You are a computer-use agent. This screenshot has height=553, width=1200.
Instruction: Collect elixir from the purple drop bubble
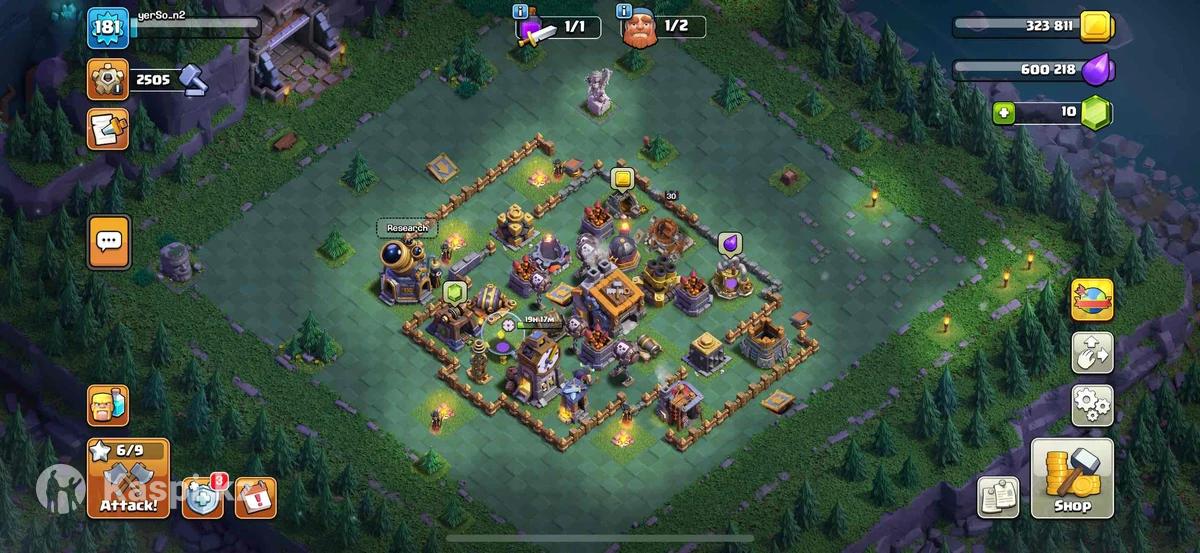point(730,244)
